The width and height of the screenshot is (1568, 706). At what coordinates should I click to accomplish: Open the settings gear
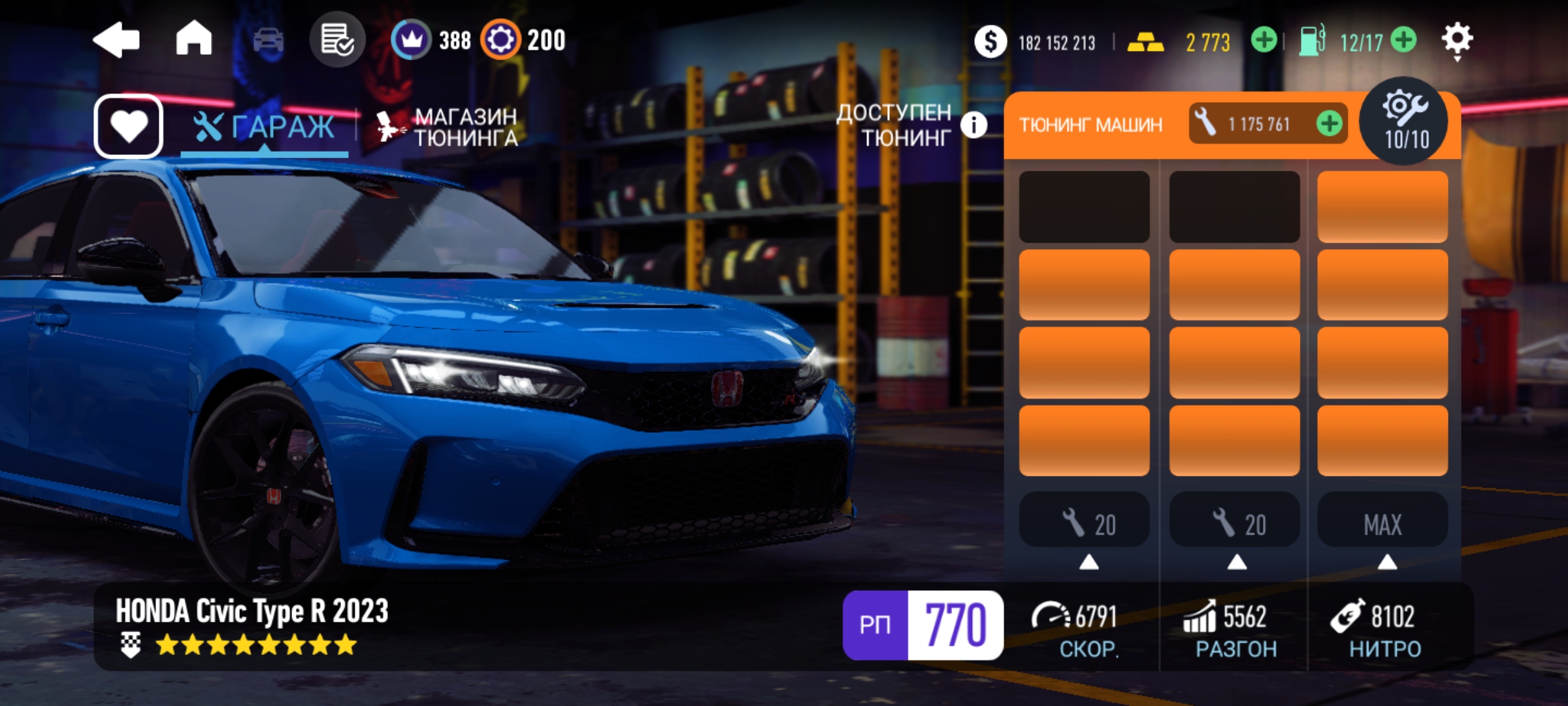pos(1457,41)
